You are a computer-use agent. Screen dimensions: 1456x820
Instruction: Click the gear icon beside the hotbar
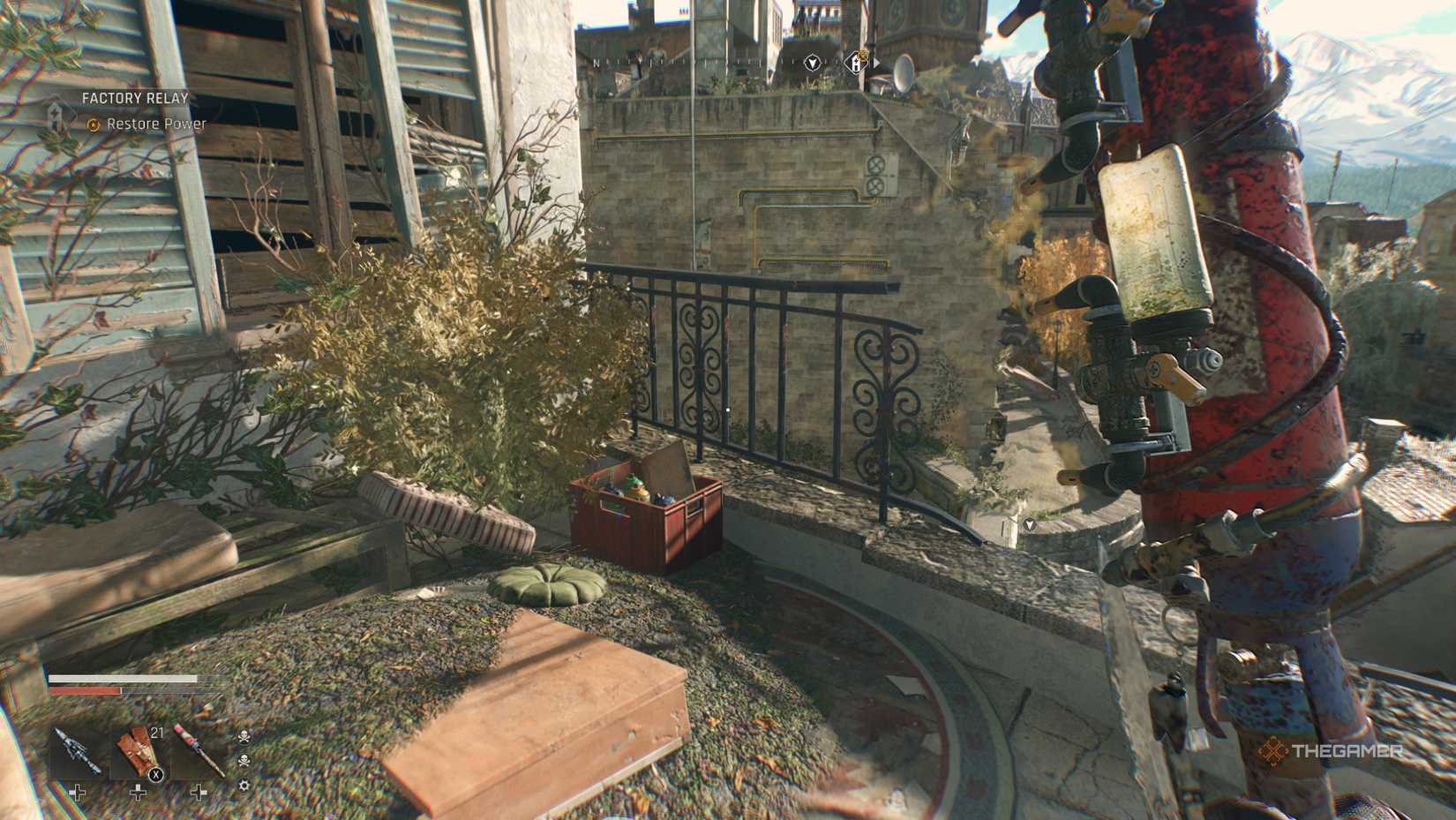click(244, 785)
